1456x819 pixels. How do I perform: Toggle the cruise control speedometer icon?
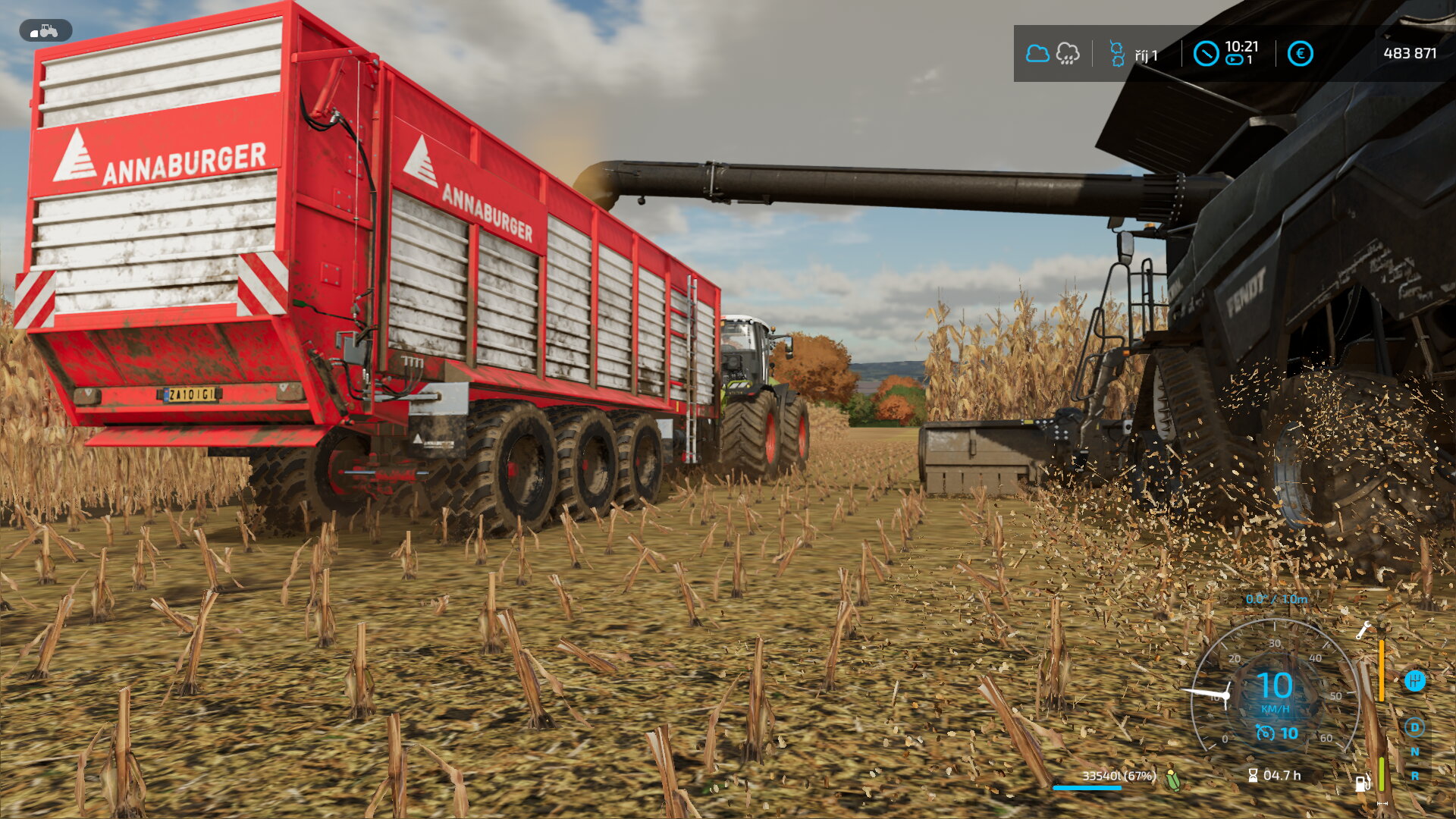pyautogui.click(x=1265, y=733)
